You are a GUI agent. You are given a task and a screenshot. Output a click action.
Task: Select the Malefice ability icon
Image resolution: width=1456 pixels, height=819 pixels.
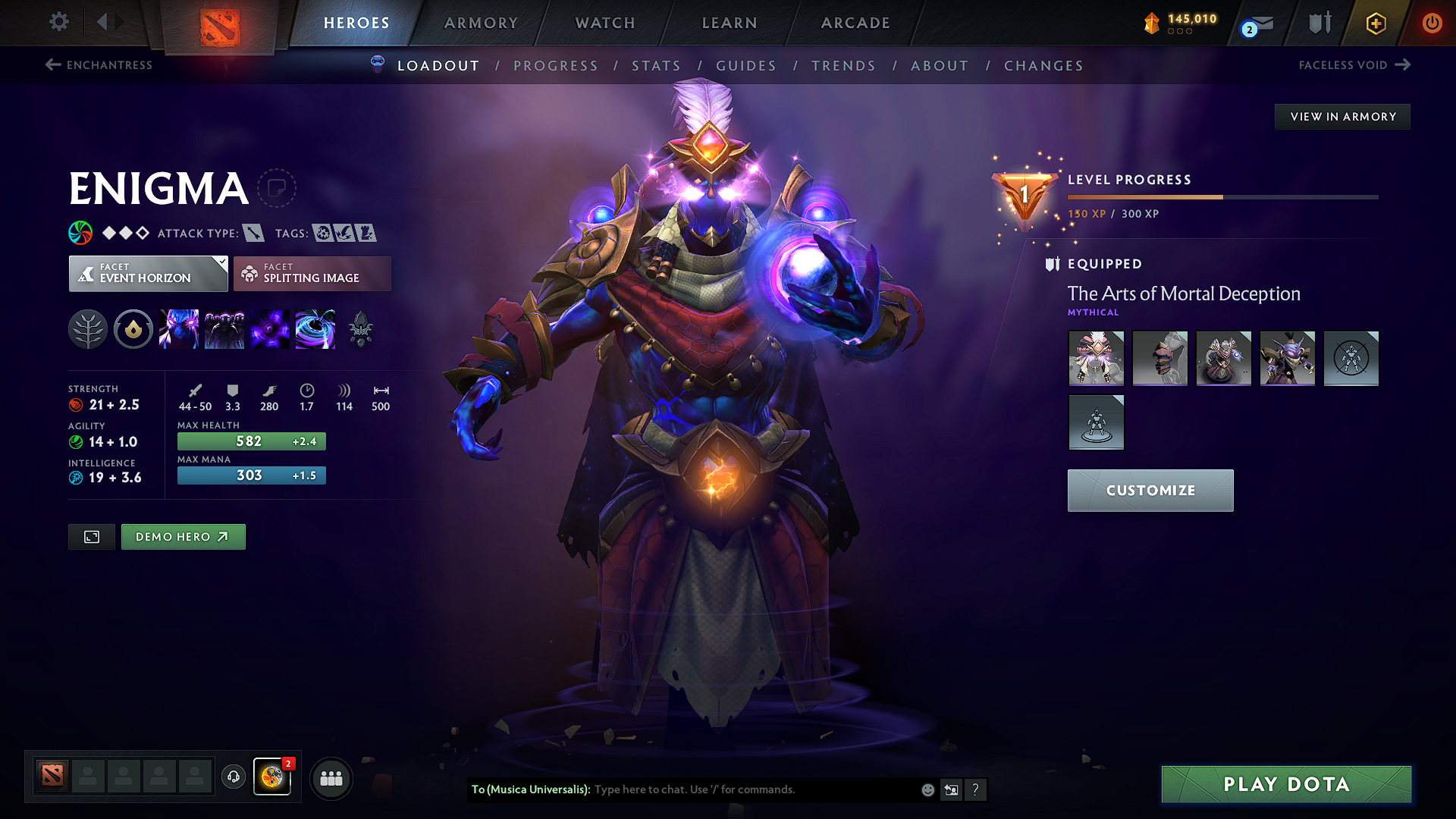179,328
